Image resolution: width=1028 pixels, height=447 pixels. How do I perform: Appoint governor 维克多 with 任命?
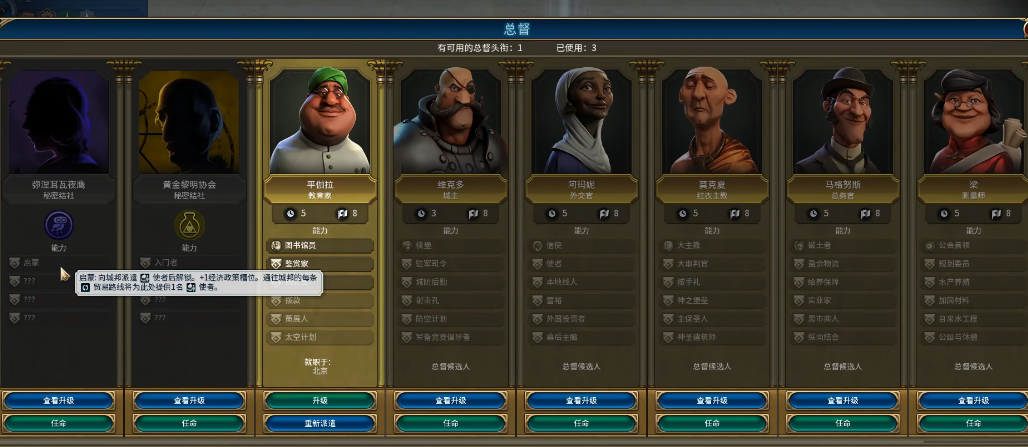coord(451,423)
